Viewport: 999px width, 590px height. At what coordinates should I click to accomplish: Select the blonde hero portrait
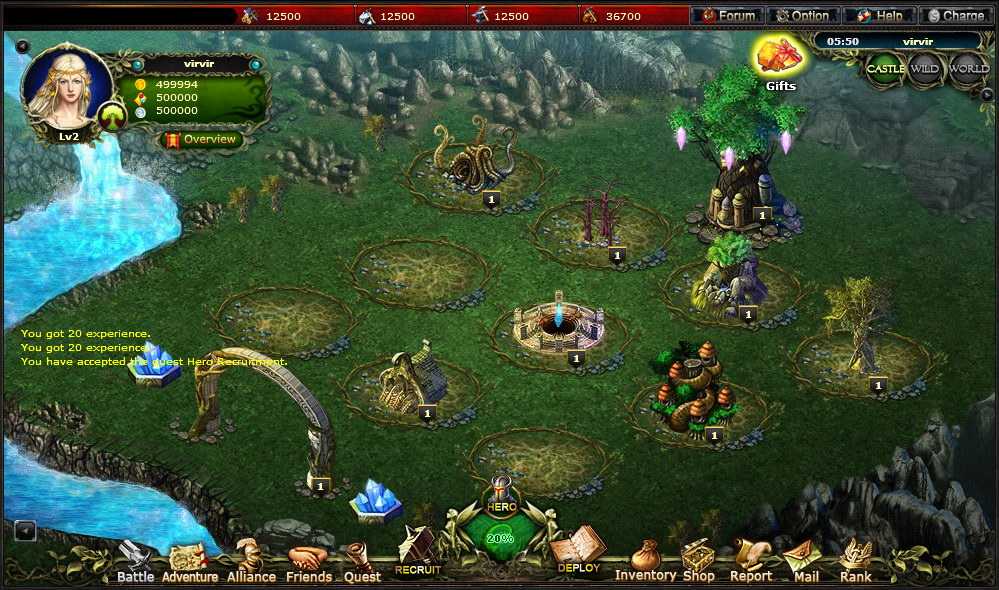(x=66, y=88)
